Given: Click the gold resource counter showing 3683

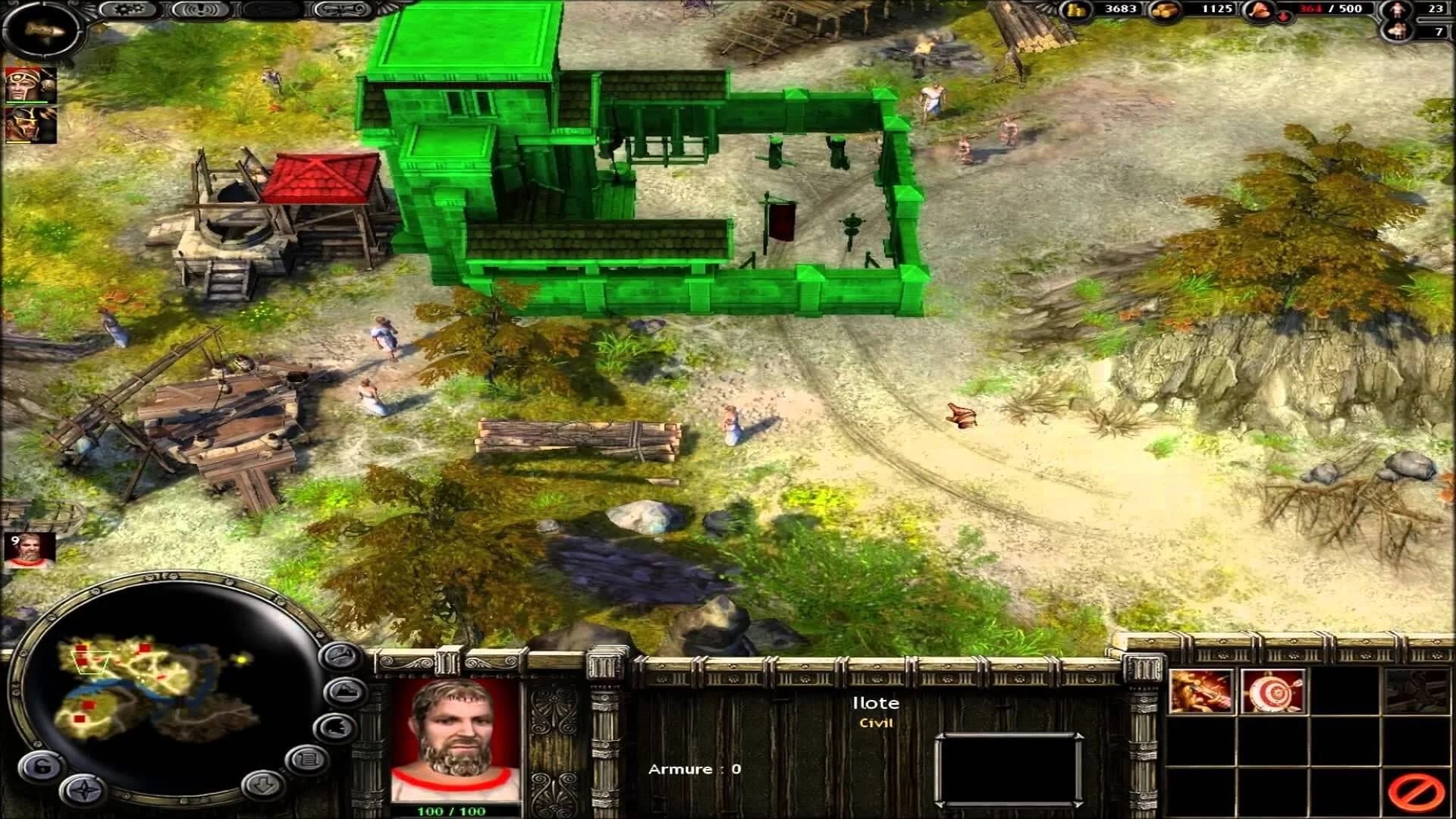Looking at the screenshot, I should click(x=1121, y=10).
